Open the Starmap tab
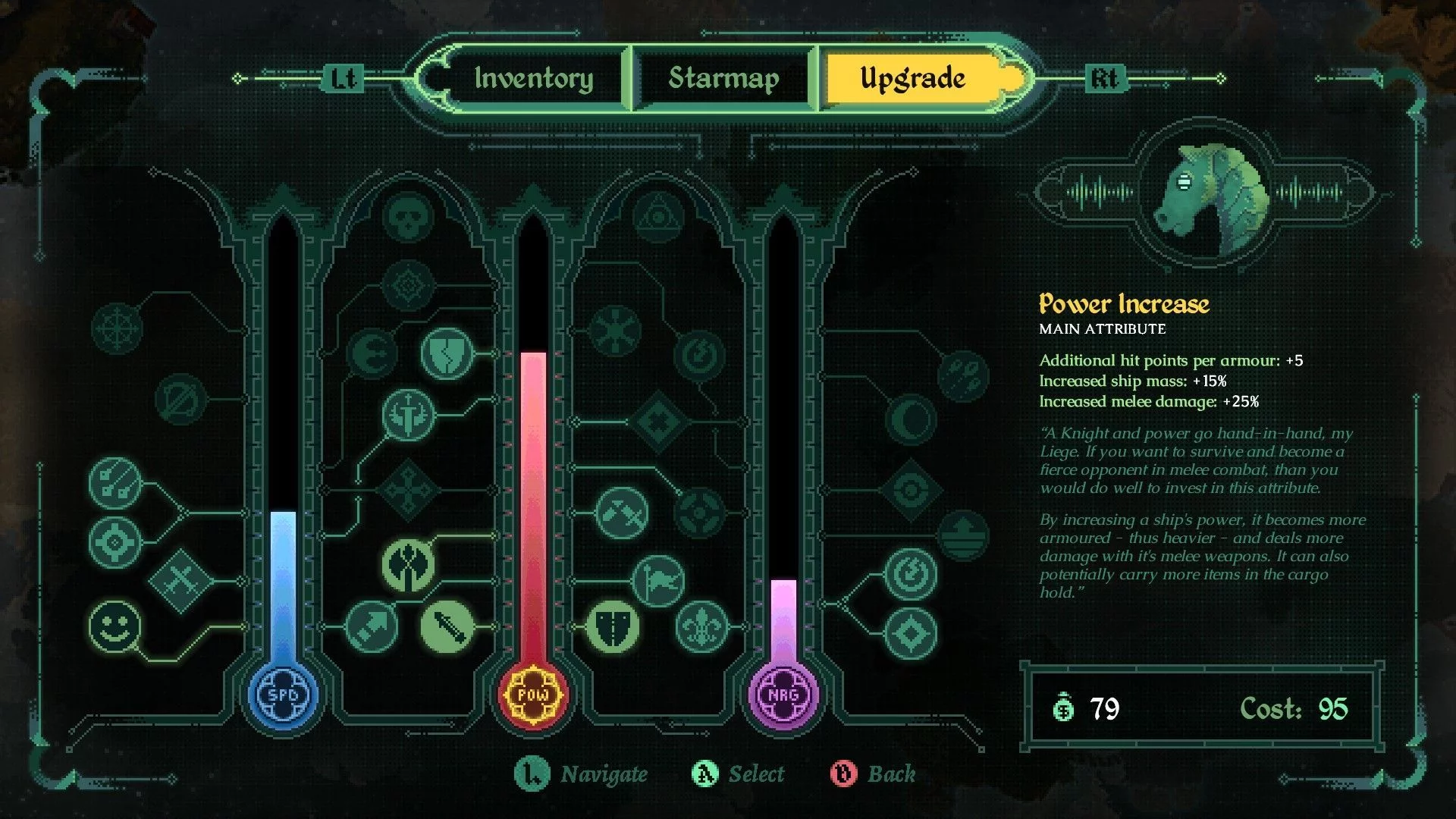 tap(723, 78)
